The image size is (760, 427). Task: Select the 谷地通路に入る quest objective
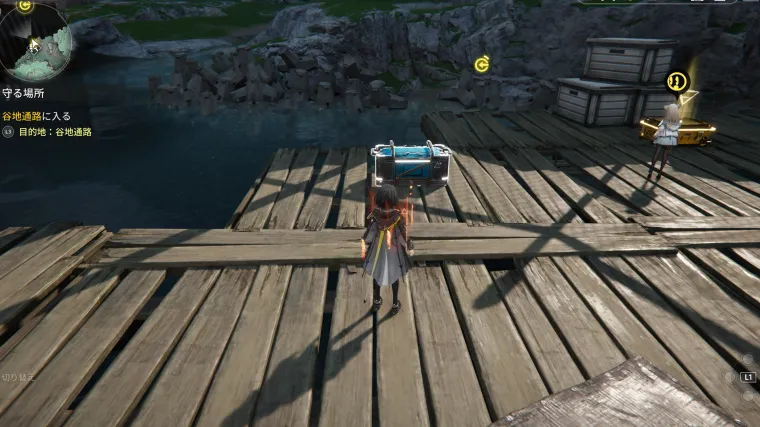(x=36, y=116)
